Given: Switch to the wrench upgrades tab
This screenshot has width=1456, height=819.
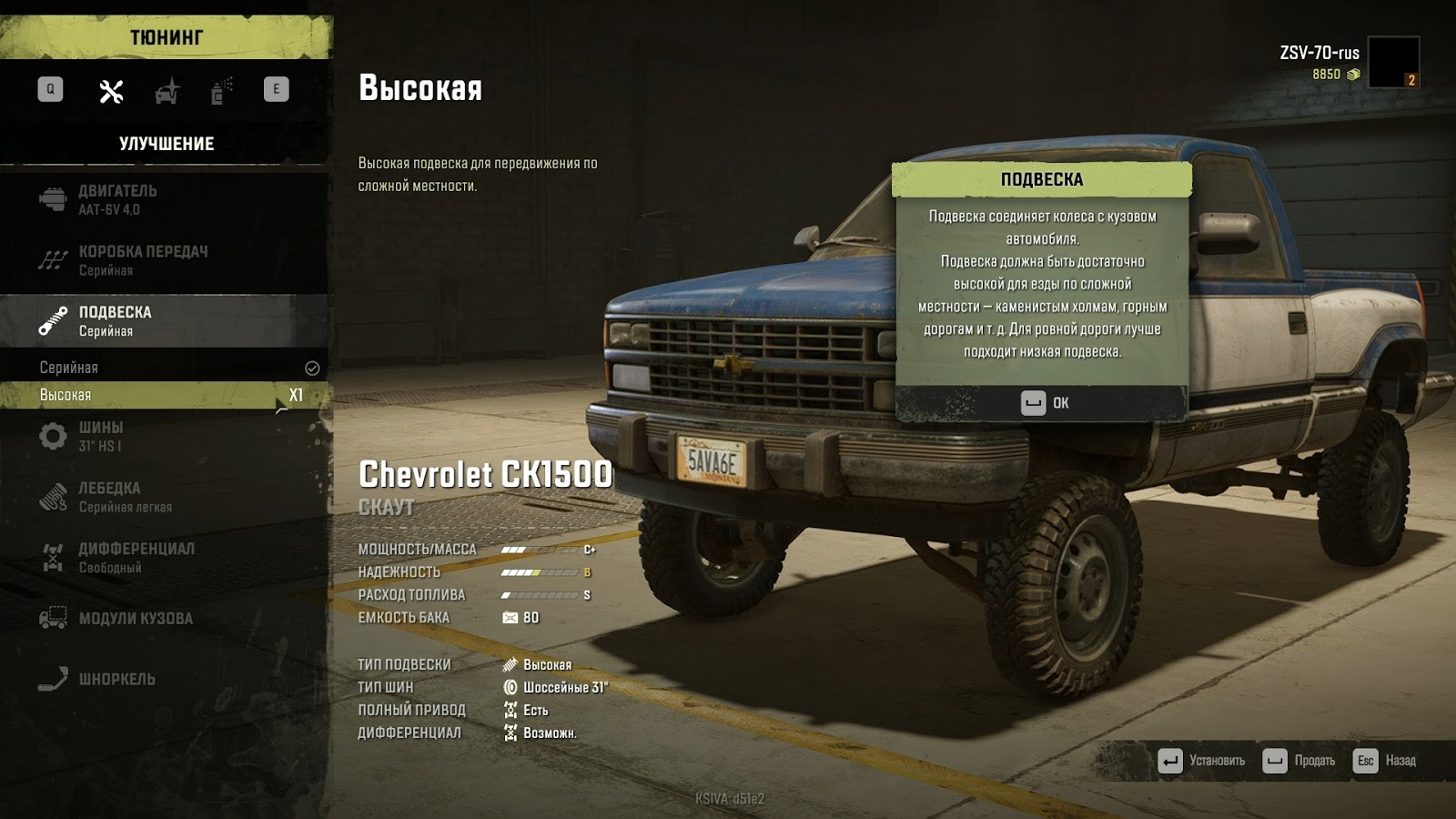Looking at the screenshot, I should pyautogui.click(x=111, y=91).
